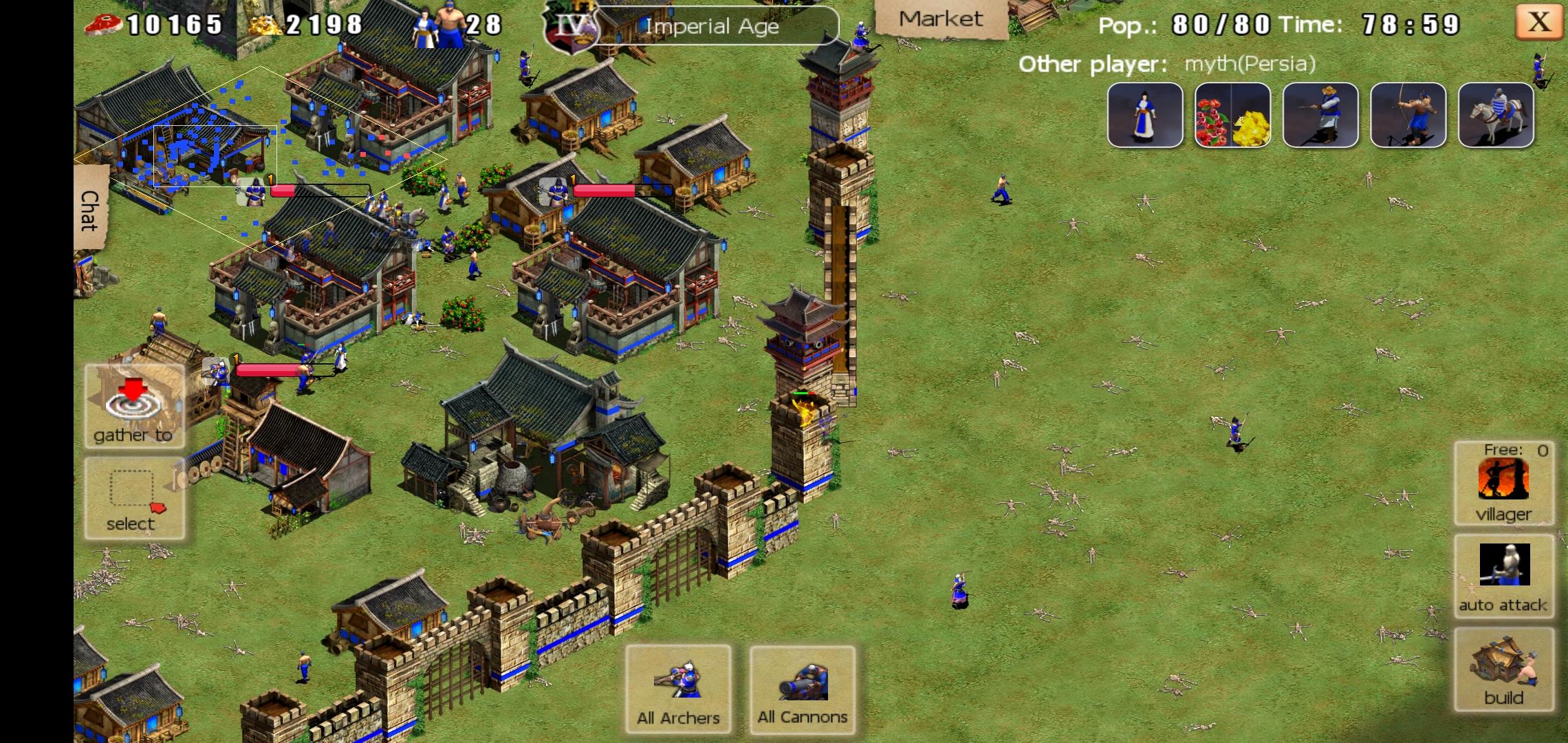Open the Market panel
This screenshot has width=1568, height=743.
[x=940, y=19]
